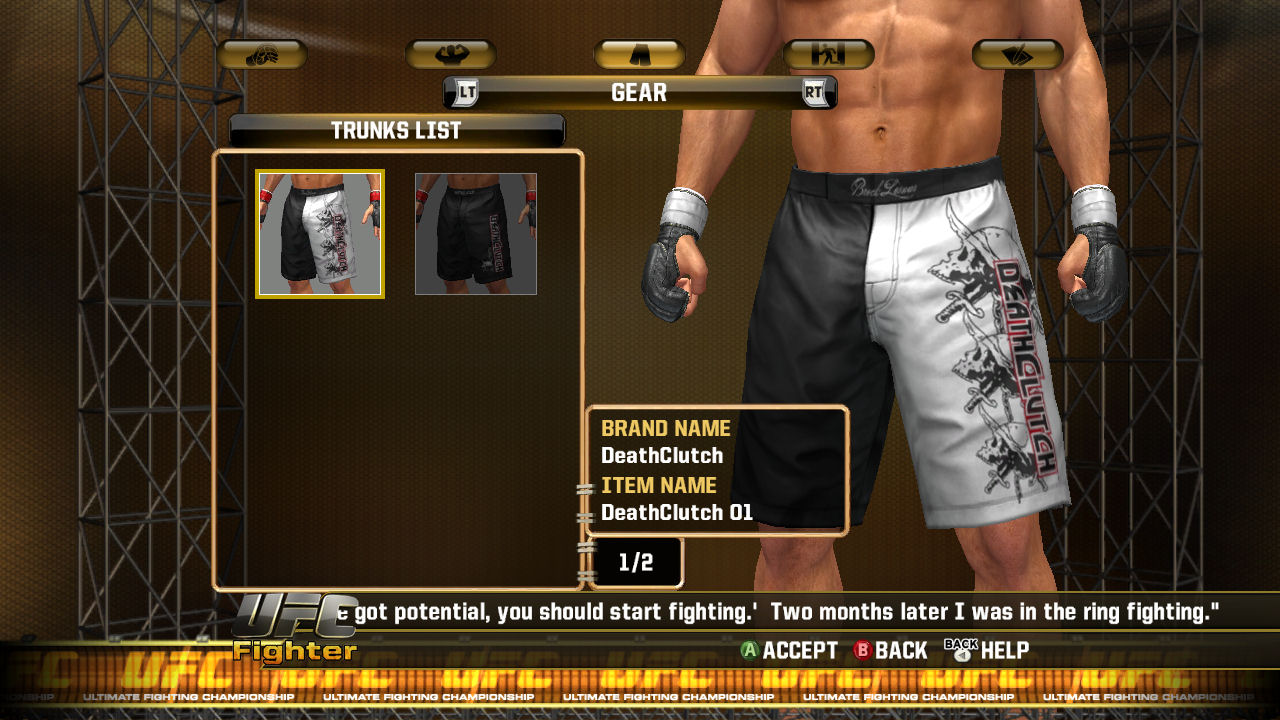Select the white and black DeathClutch trunks thumbnail
Screen dimensions: 1280x720
[320, 234]
